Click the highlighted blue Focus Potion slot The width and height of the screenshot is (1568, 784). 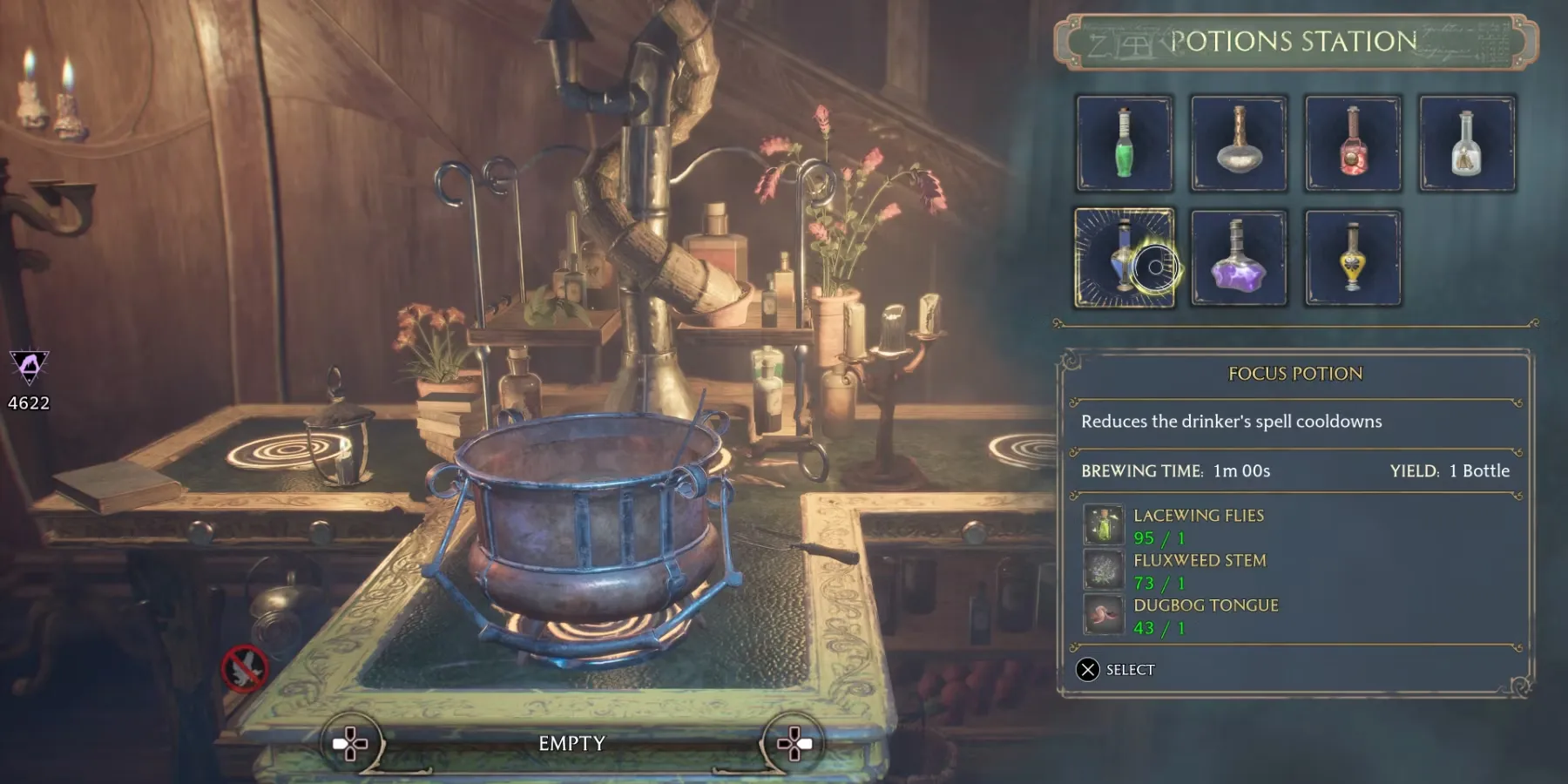[1125, 258]
